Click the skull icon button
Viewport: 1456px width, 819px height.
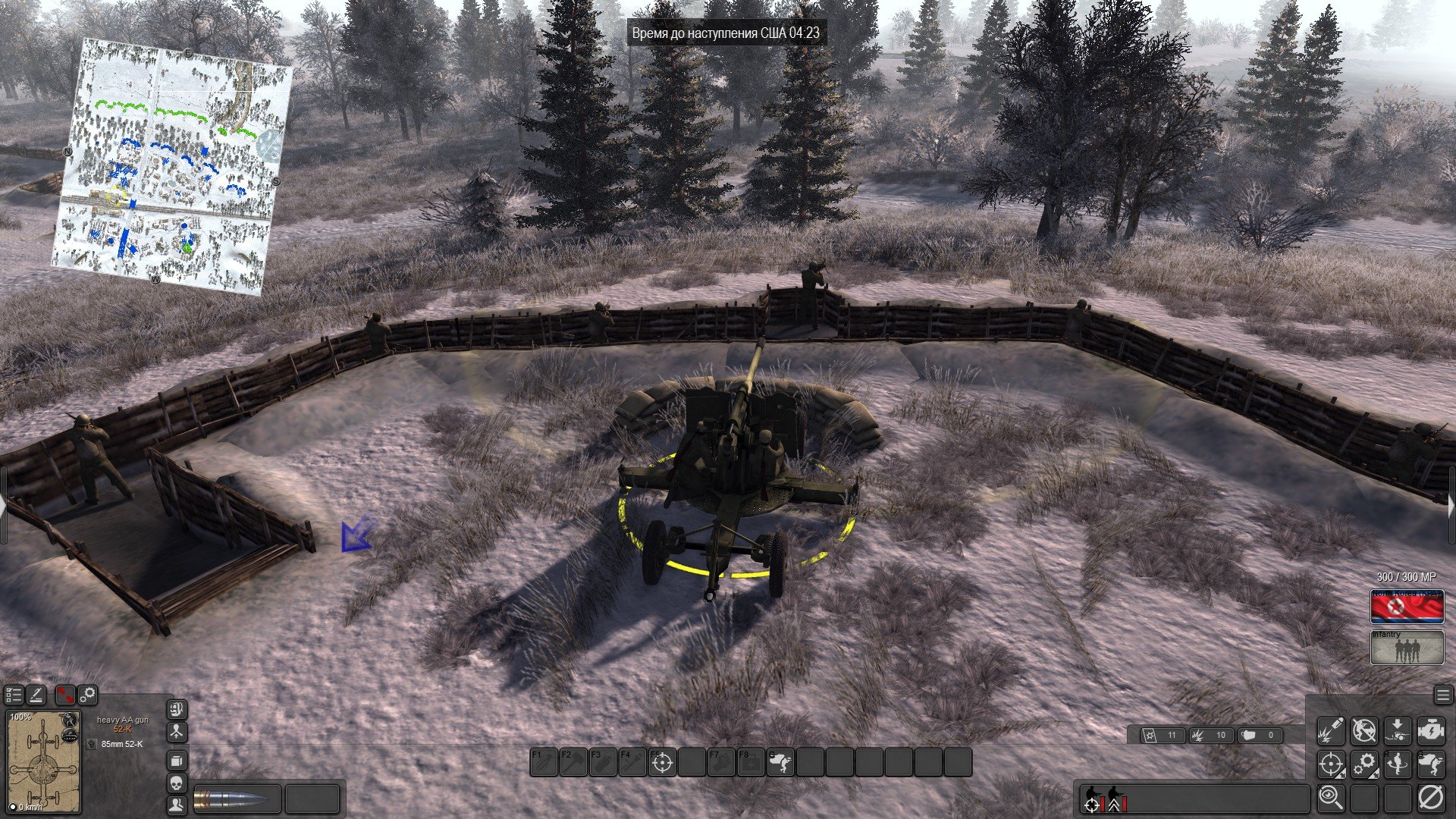[x=177, y=783]
